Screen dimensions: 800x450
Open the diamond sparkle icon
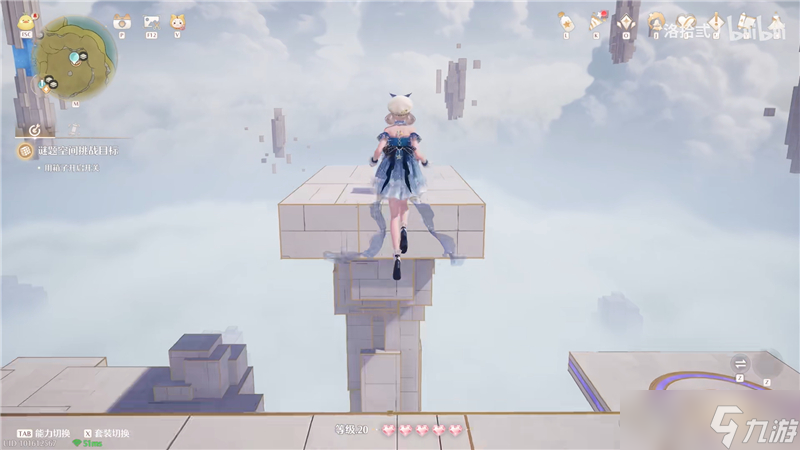pyautogui.click(x=626, y=20)
